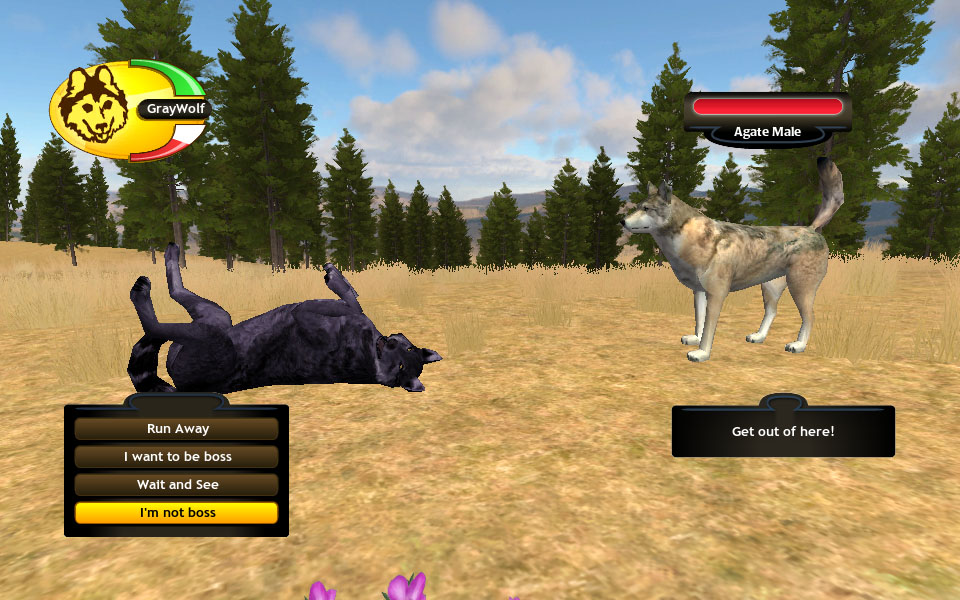Choose the Run Away response
Viewport: 960px width, 600px height.
177,429
